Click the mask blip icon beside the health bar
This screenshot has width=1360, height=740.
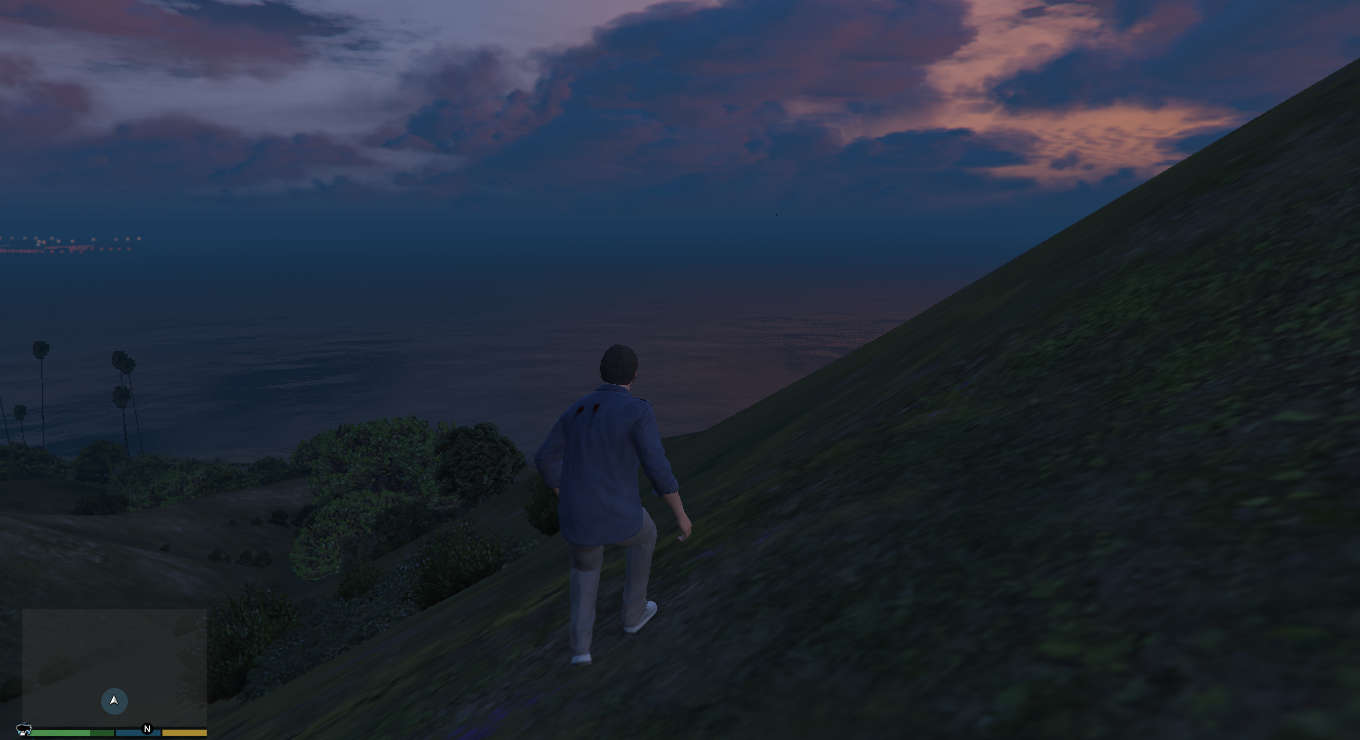pyautogui.click(x=24, y=730)
